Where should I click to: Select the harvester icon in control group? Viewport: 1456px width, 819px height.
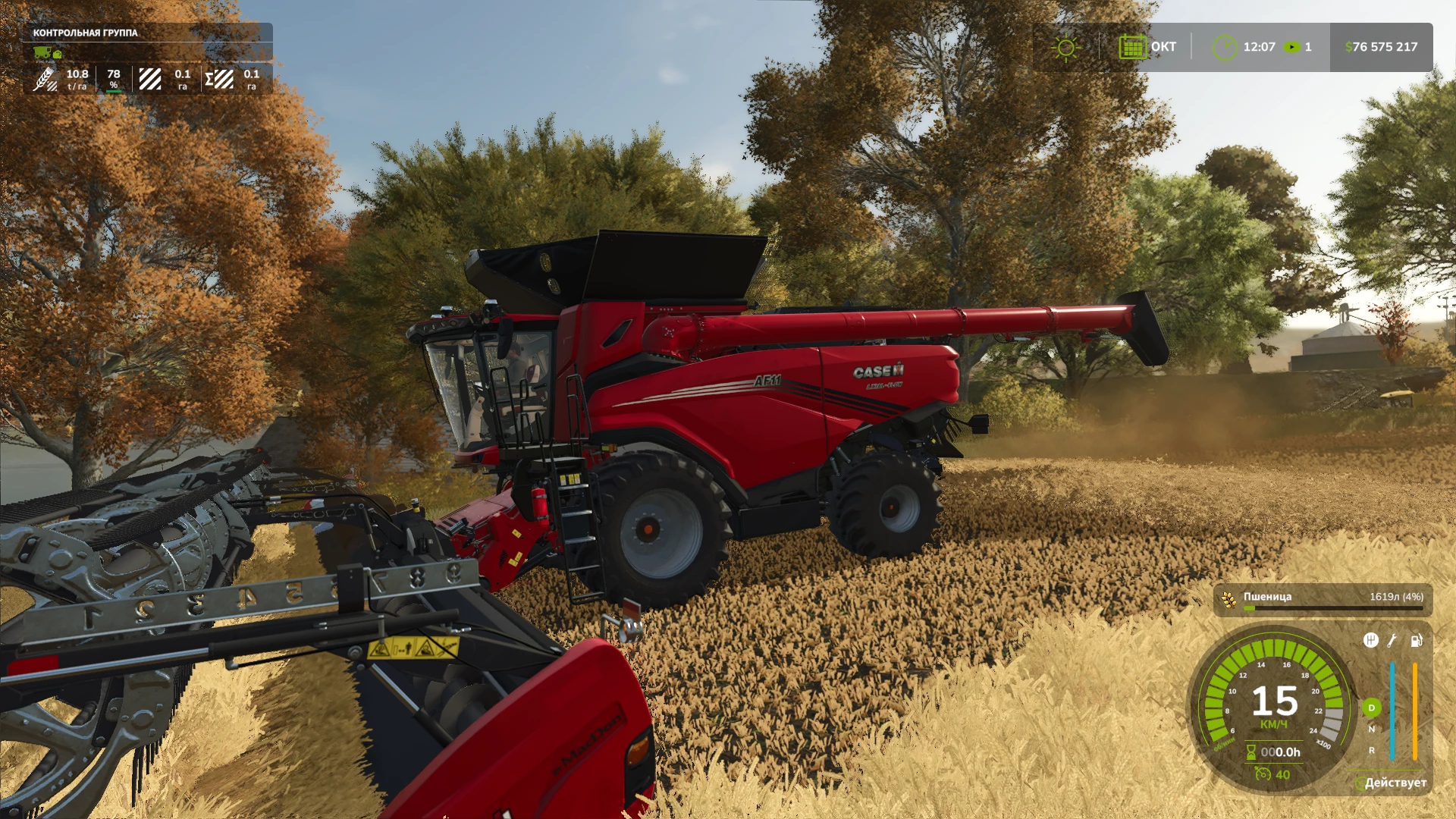42,53
